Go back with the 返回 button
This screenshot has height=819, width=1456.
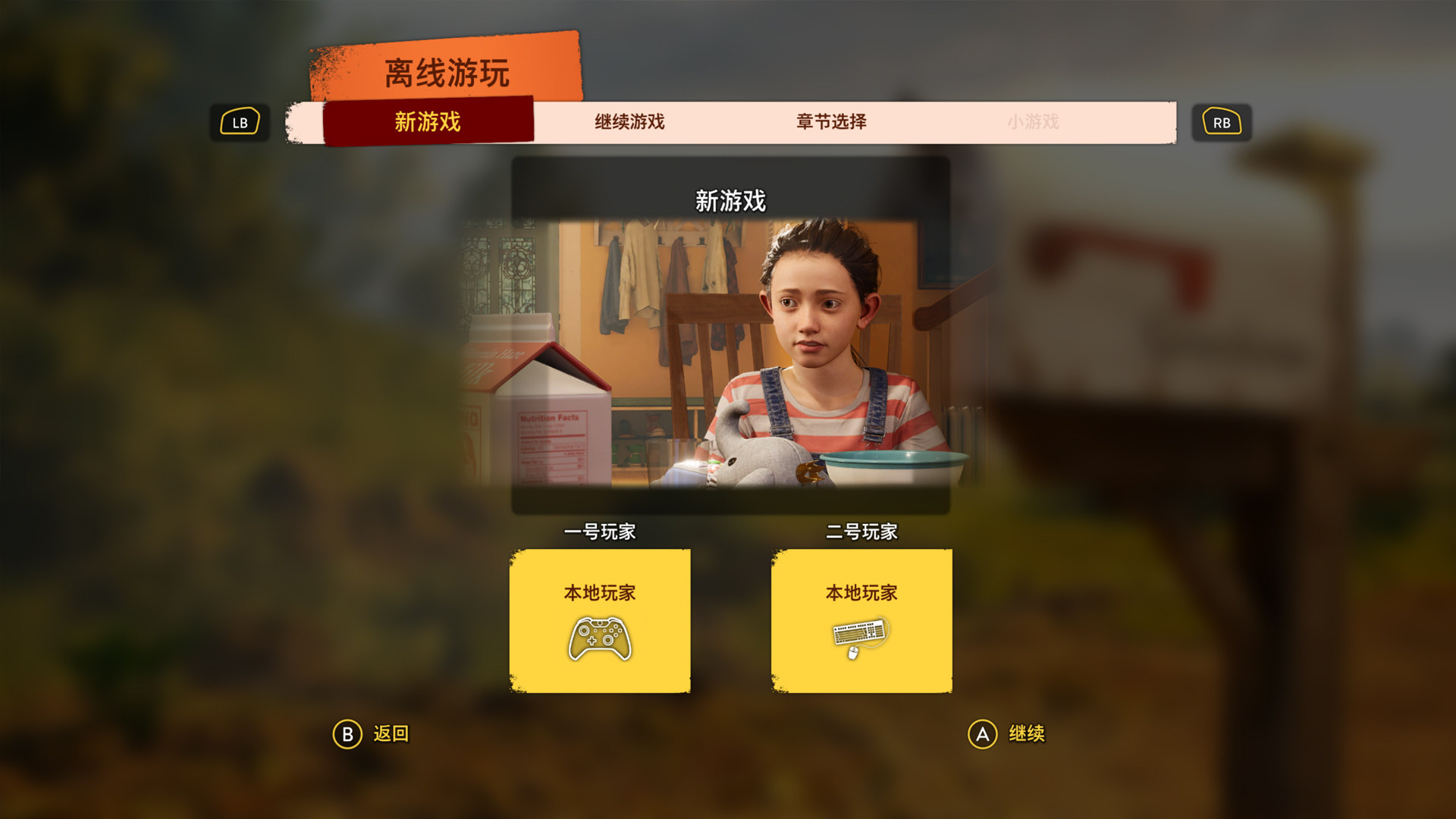click(372, 734)
